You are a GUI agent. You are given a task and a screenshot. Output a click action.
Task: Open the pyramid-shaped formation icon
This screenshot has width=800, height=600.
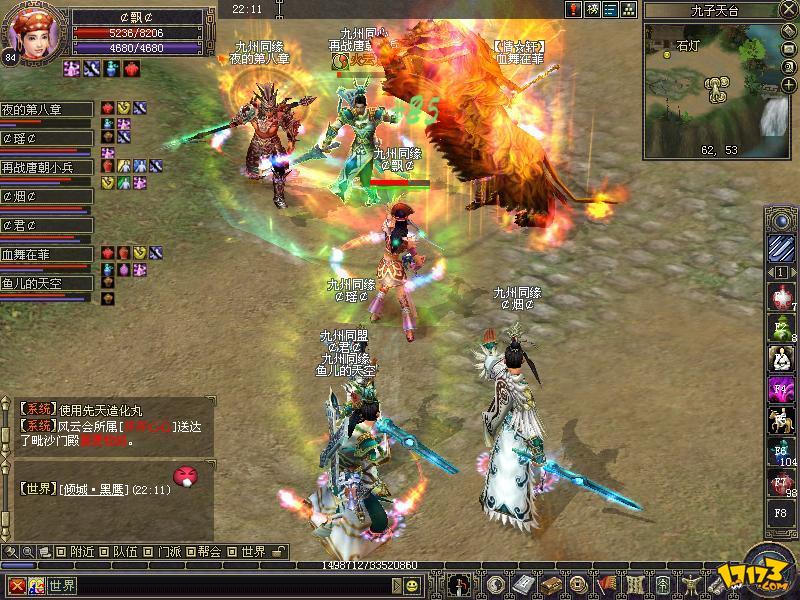coord(628,9)
